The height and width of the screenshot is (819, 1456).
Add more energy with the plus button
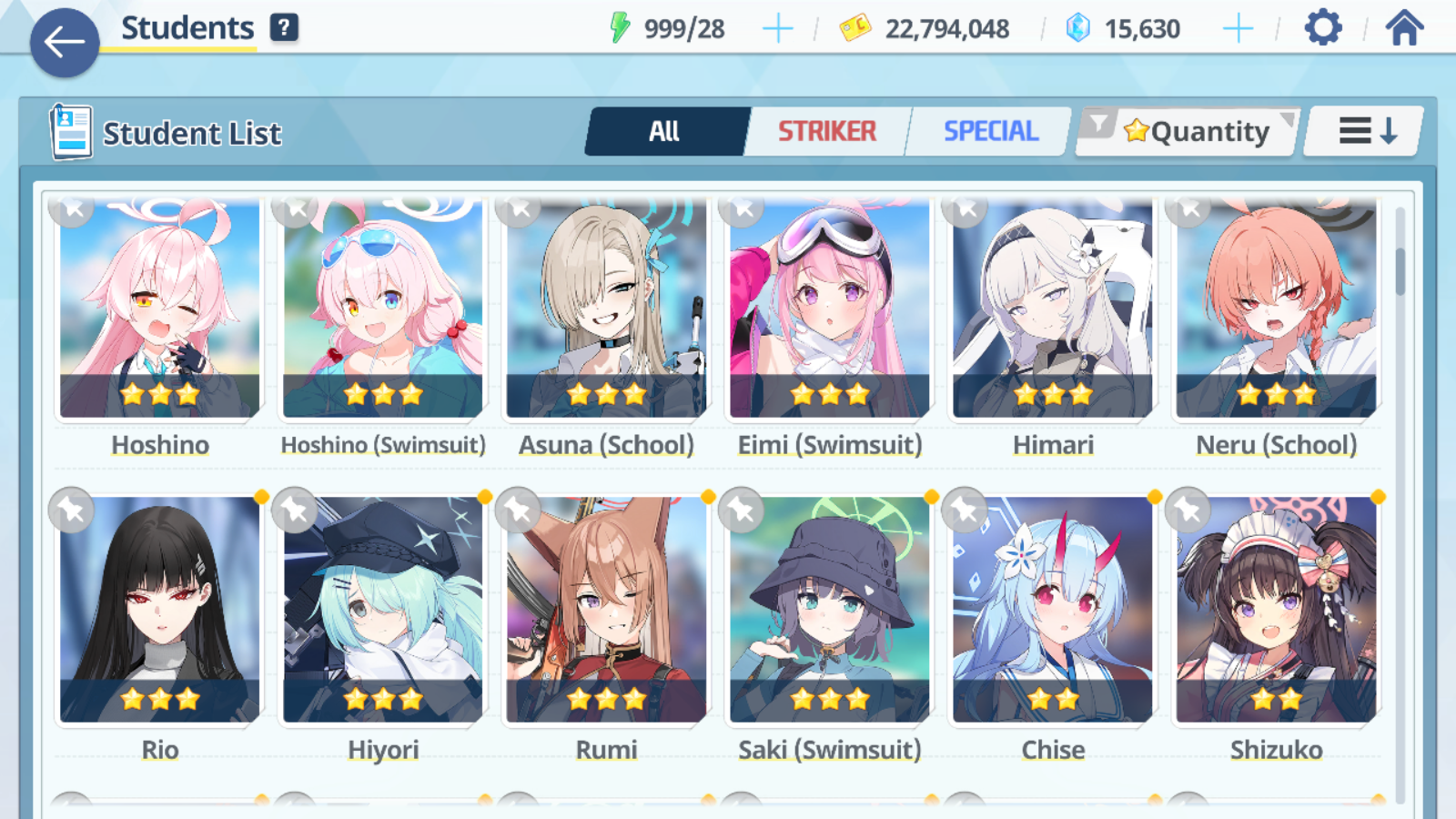(x=777, y=29)
